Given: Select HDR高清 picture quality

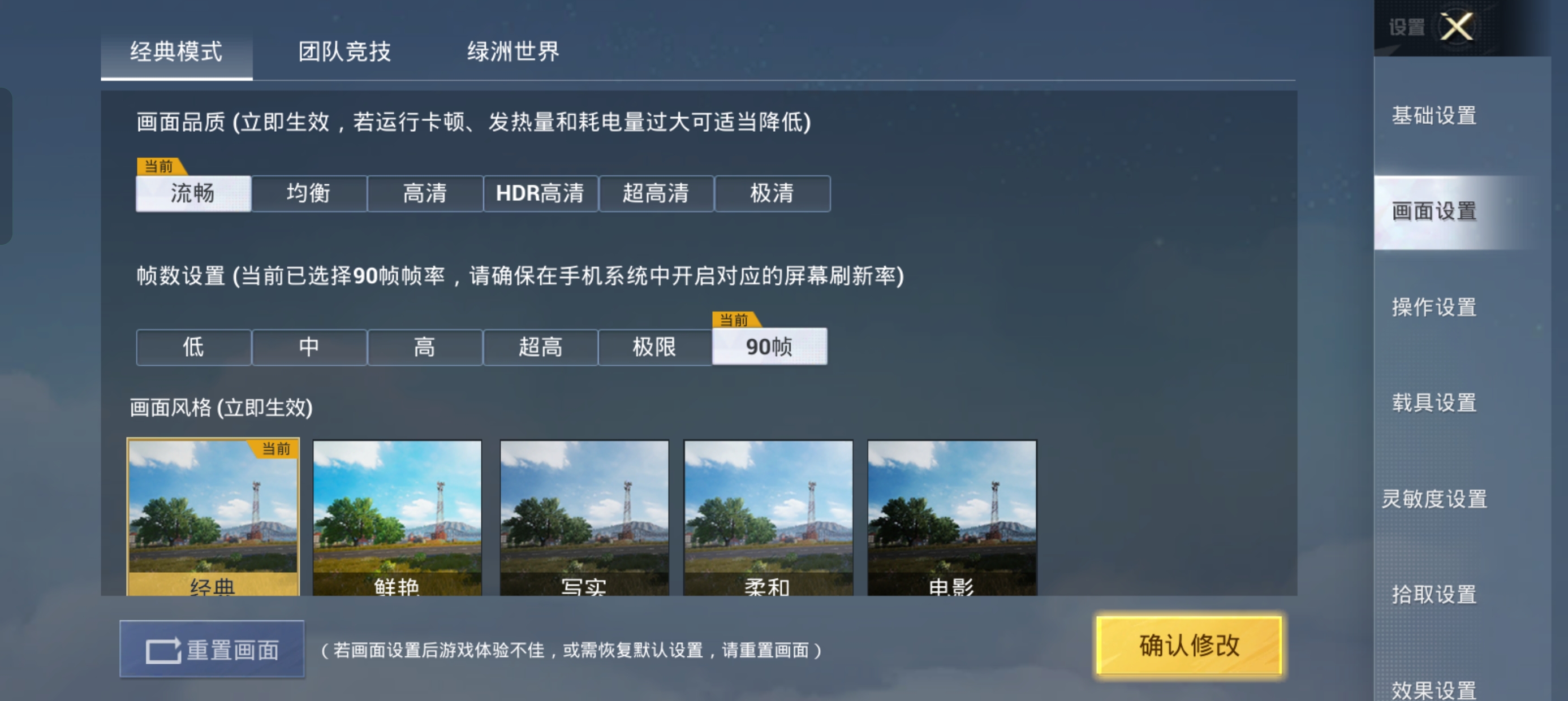Looking at the screenshot, I should (541, 193).
